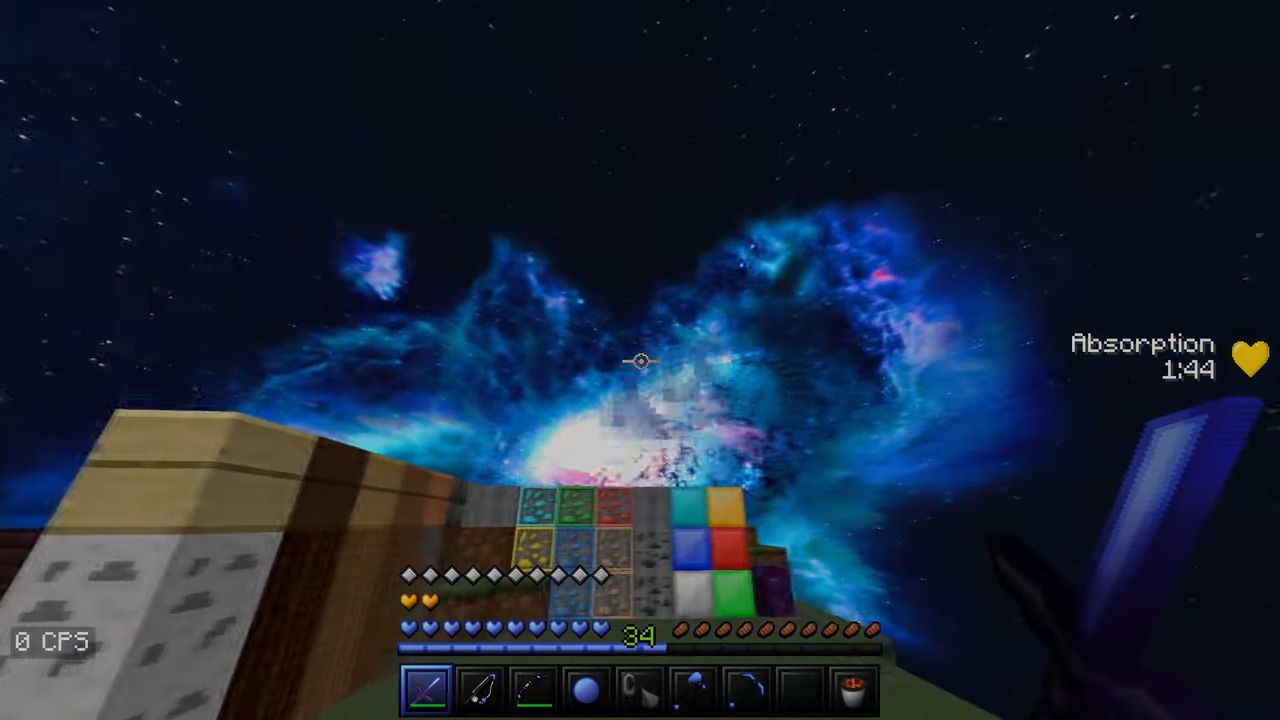Select the blue ender pearl item
Viewport: 1280px width, 720px height.
pyautogui.click(x=586, y=688)
